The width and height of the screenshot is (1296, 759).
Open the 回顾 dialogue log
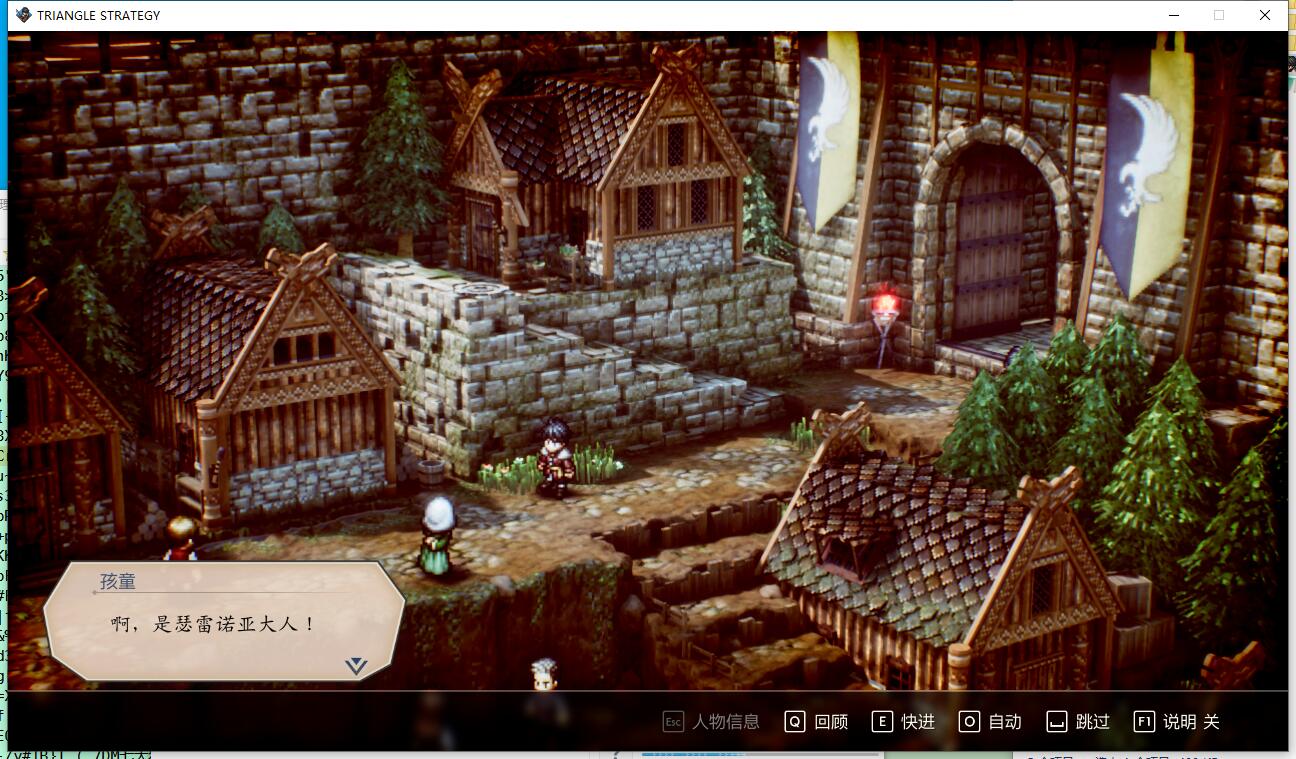tap(817, 722)
